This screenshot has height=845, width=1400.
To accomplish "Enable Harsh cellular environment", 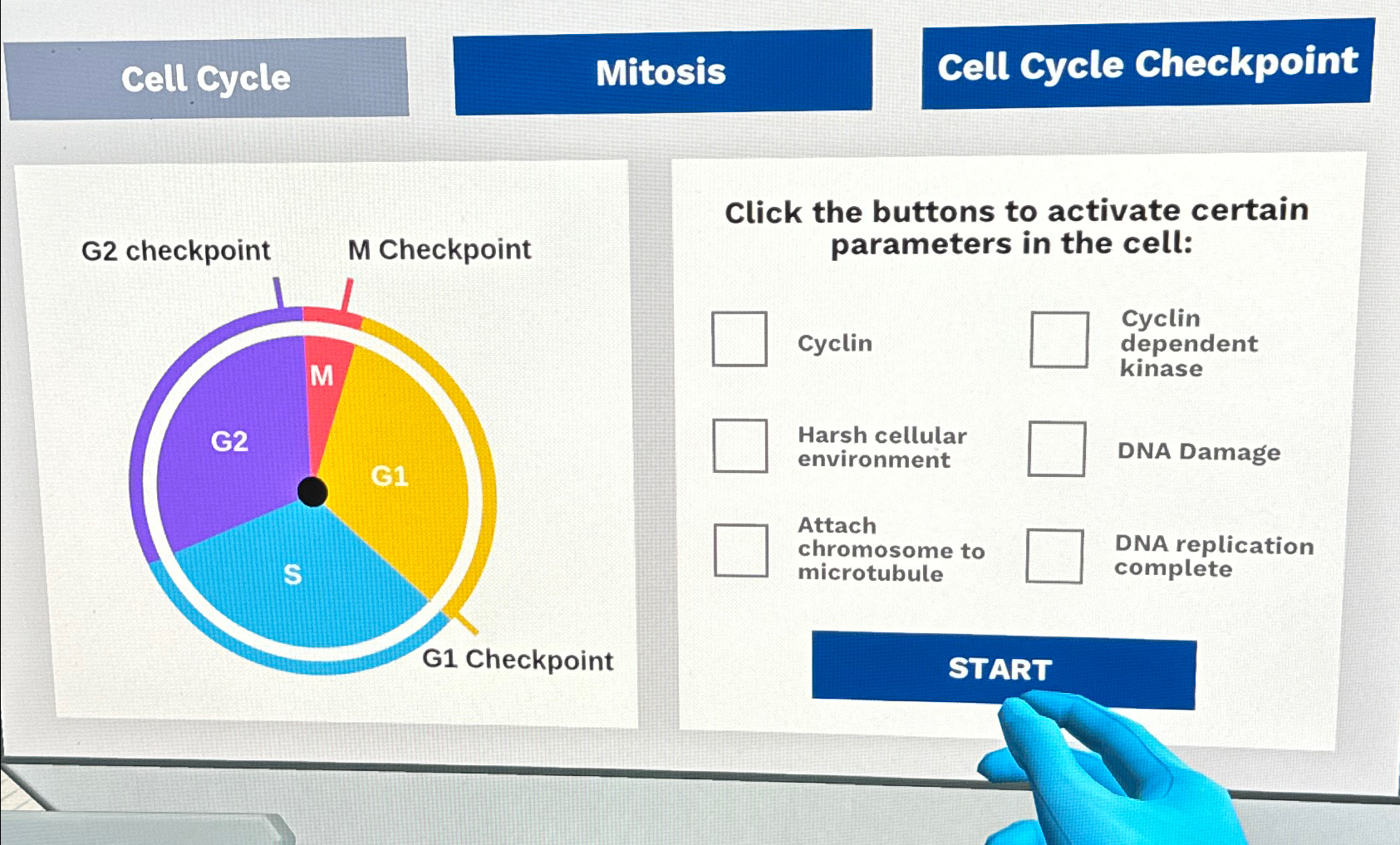I will (x=739, y=446).
